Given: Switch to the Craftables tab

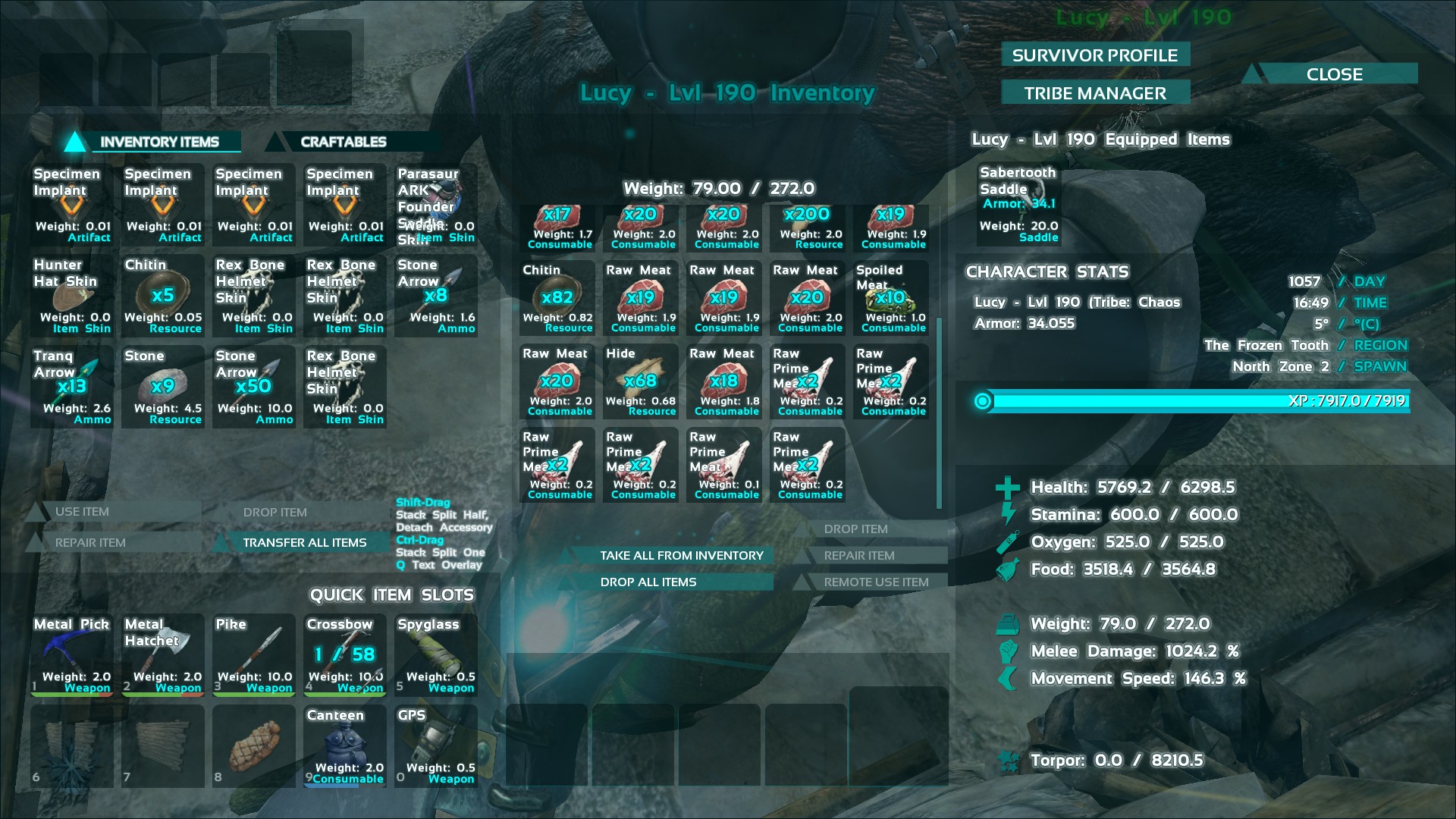Looking at the screenshot, I should pos(344,142).
